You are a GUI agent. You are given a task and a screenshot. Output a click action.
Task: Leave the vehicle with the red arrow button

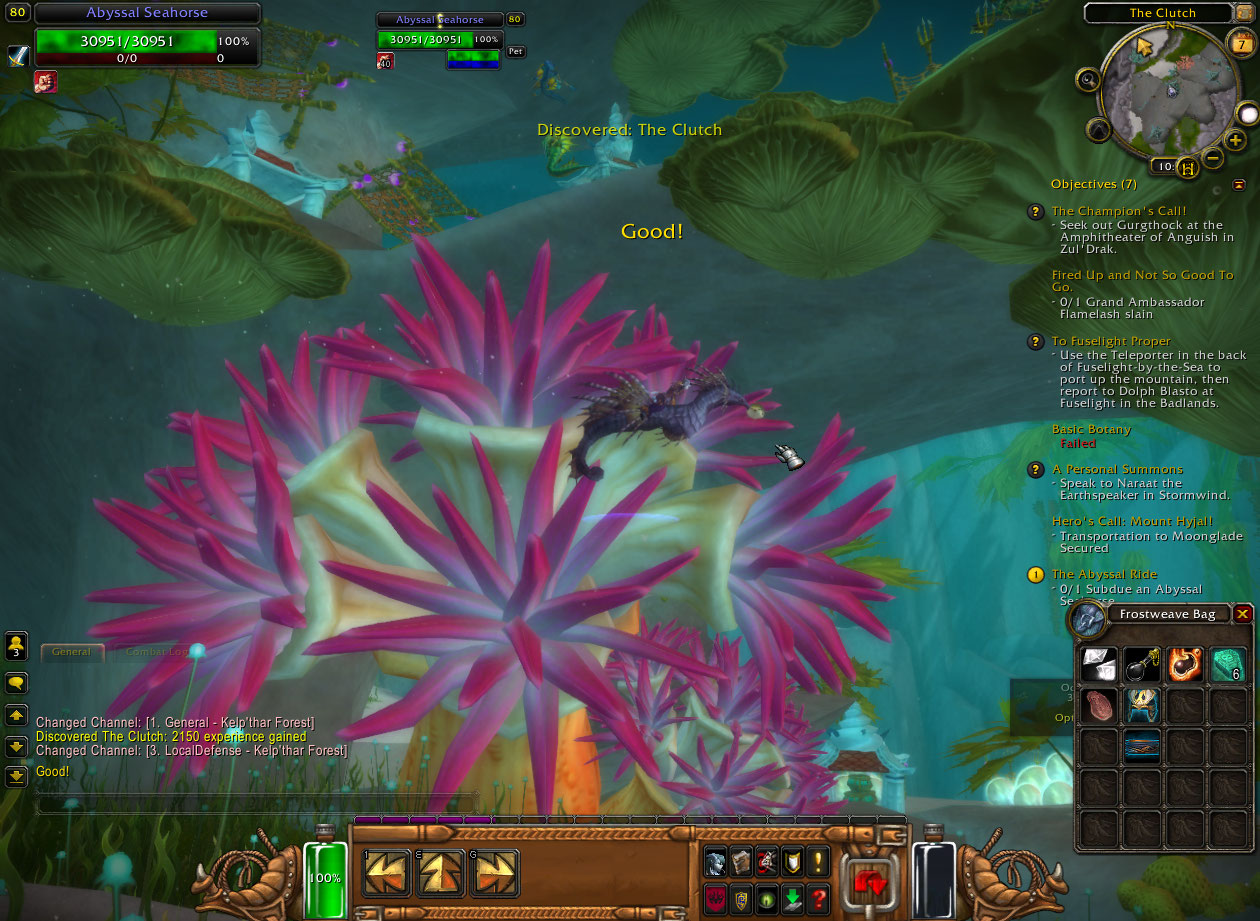pyautogui.click(x=869, y=880)
